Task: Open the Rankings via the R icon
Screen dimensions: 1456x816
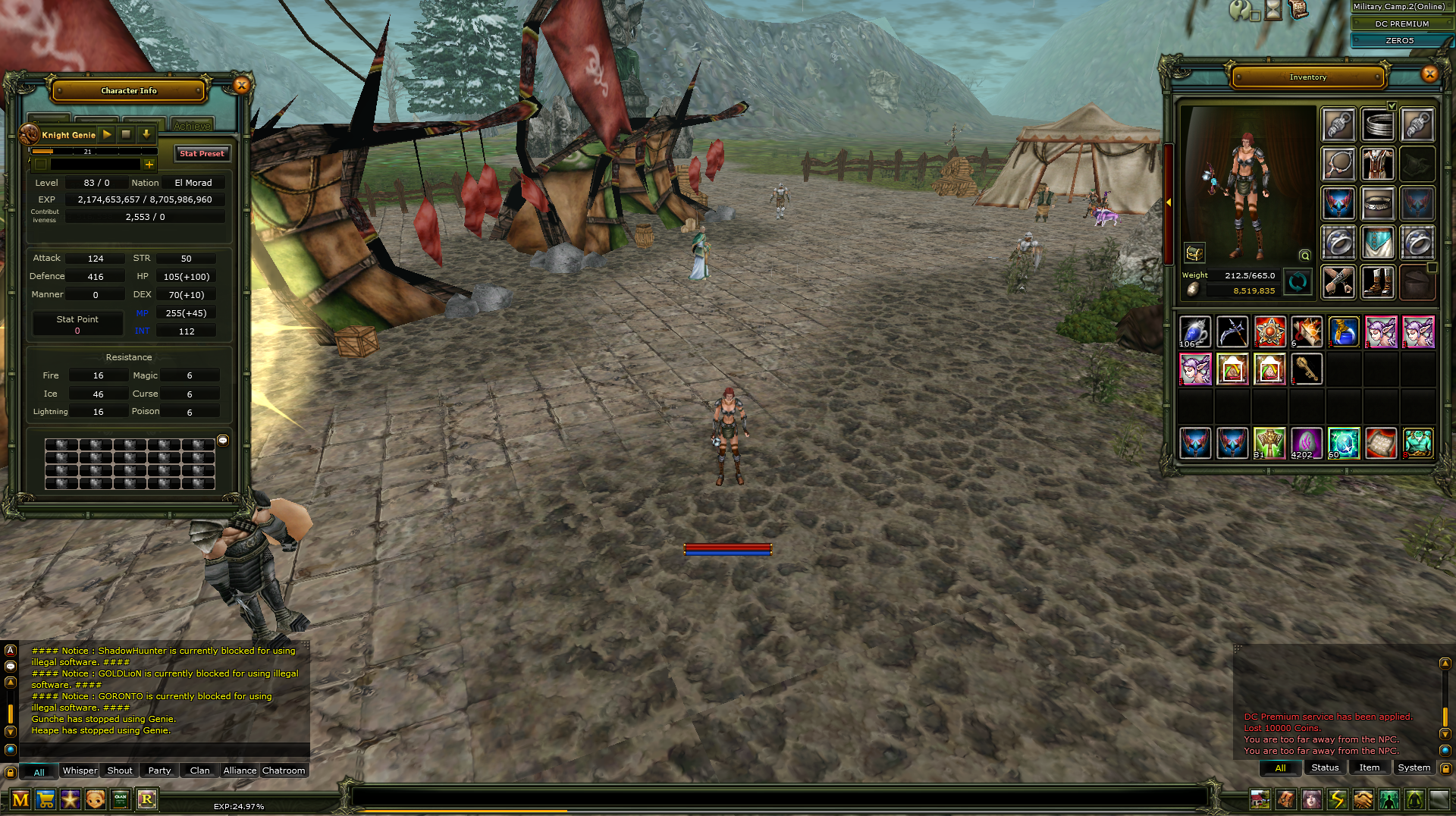Action: pyautogui.click(x=147, y=799)
